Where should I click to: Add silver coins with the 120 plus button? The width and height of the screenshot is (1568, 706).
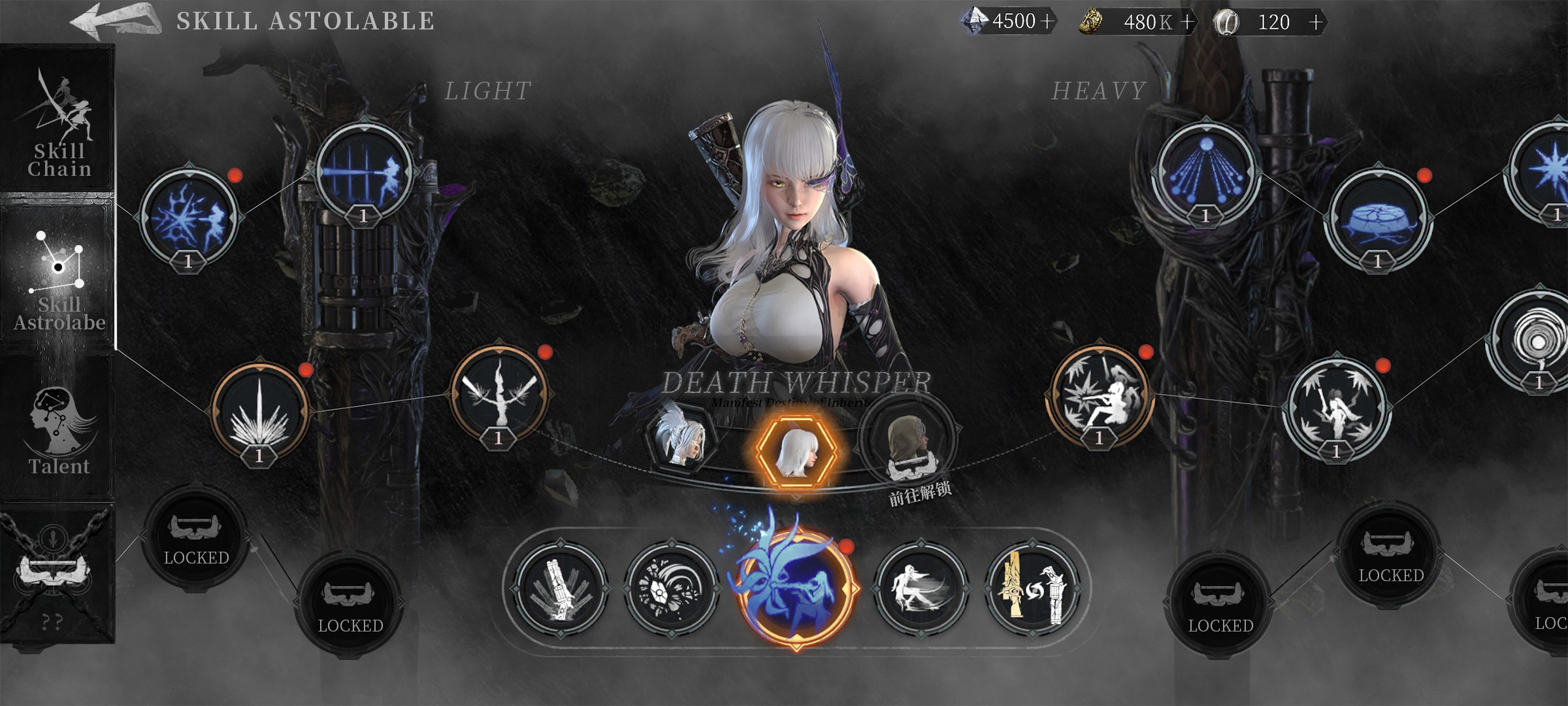click(x=1316, y=22)
